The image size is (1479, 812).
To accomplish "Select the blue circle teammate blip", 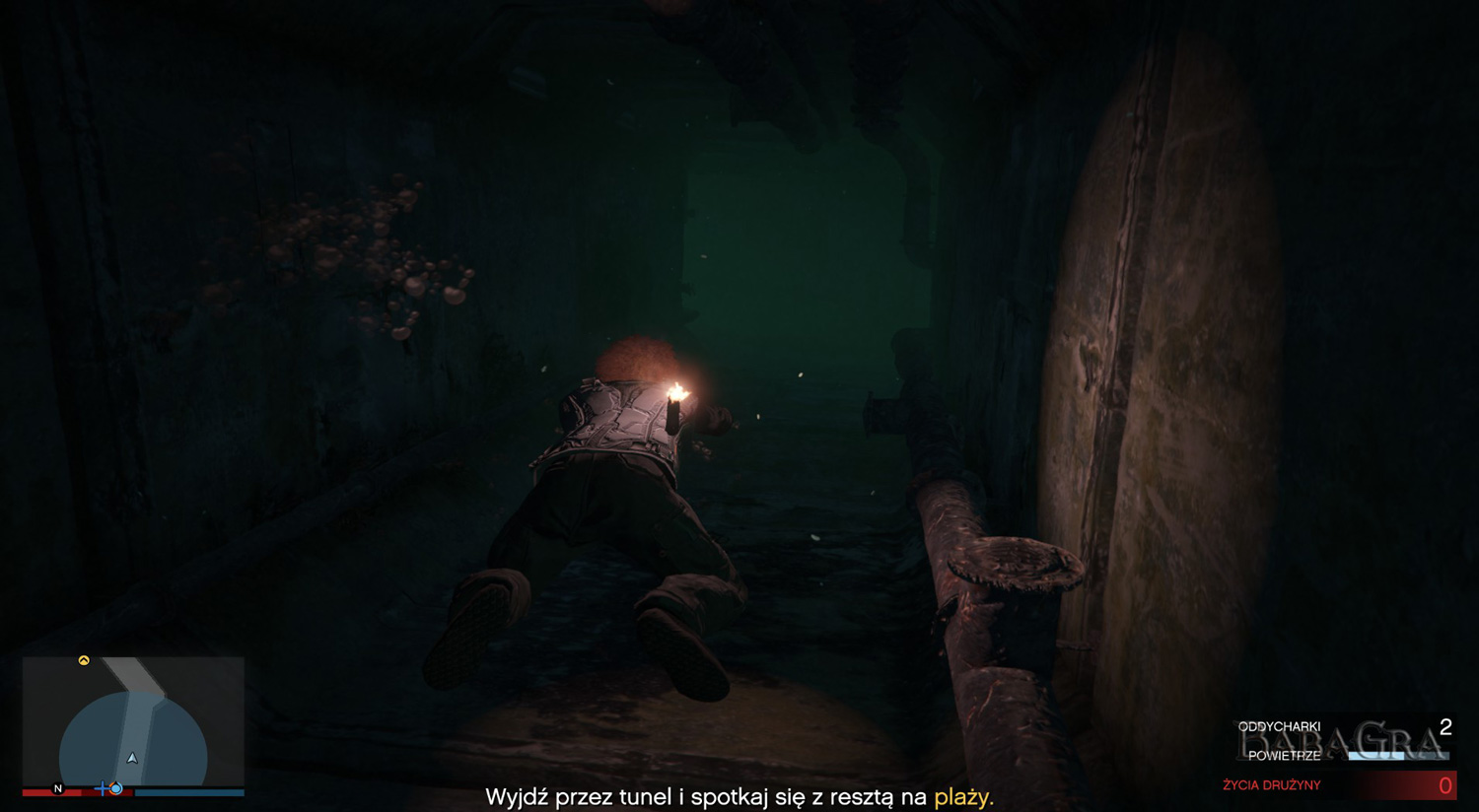I will pos(116,788).
